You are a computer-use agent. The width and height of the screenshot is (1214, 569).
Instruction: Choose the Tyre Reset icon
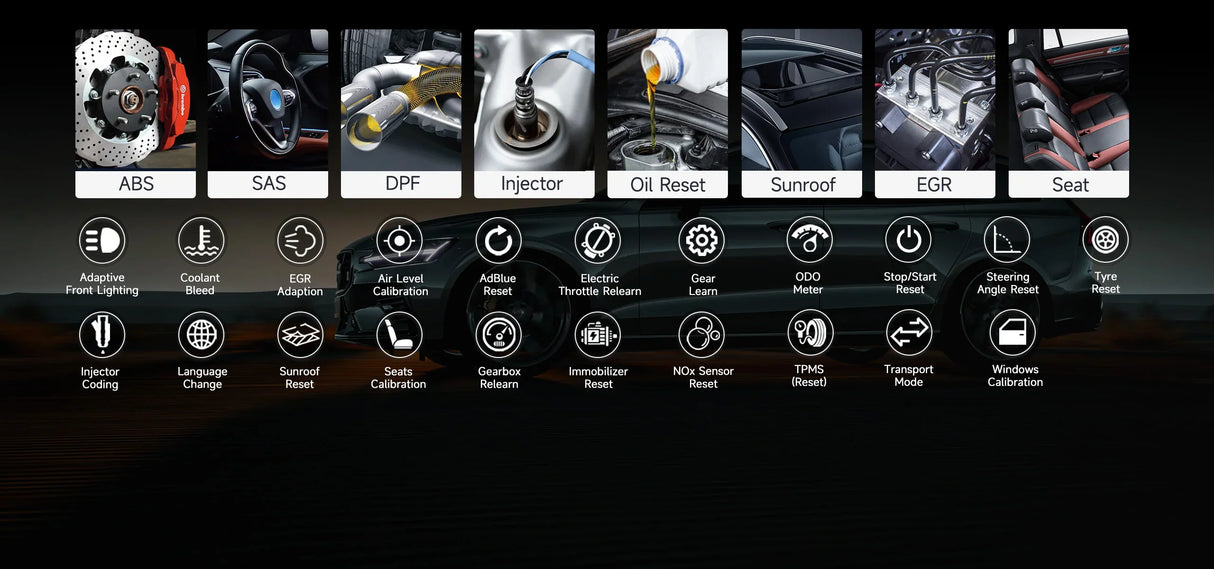[1105, 240]
